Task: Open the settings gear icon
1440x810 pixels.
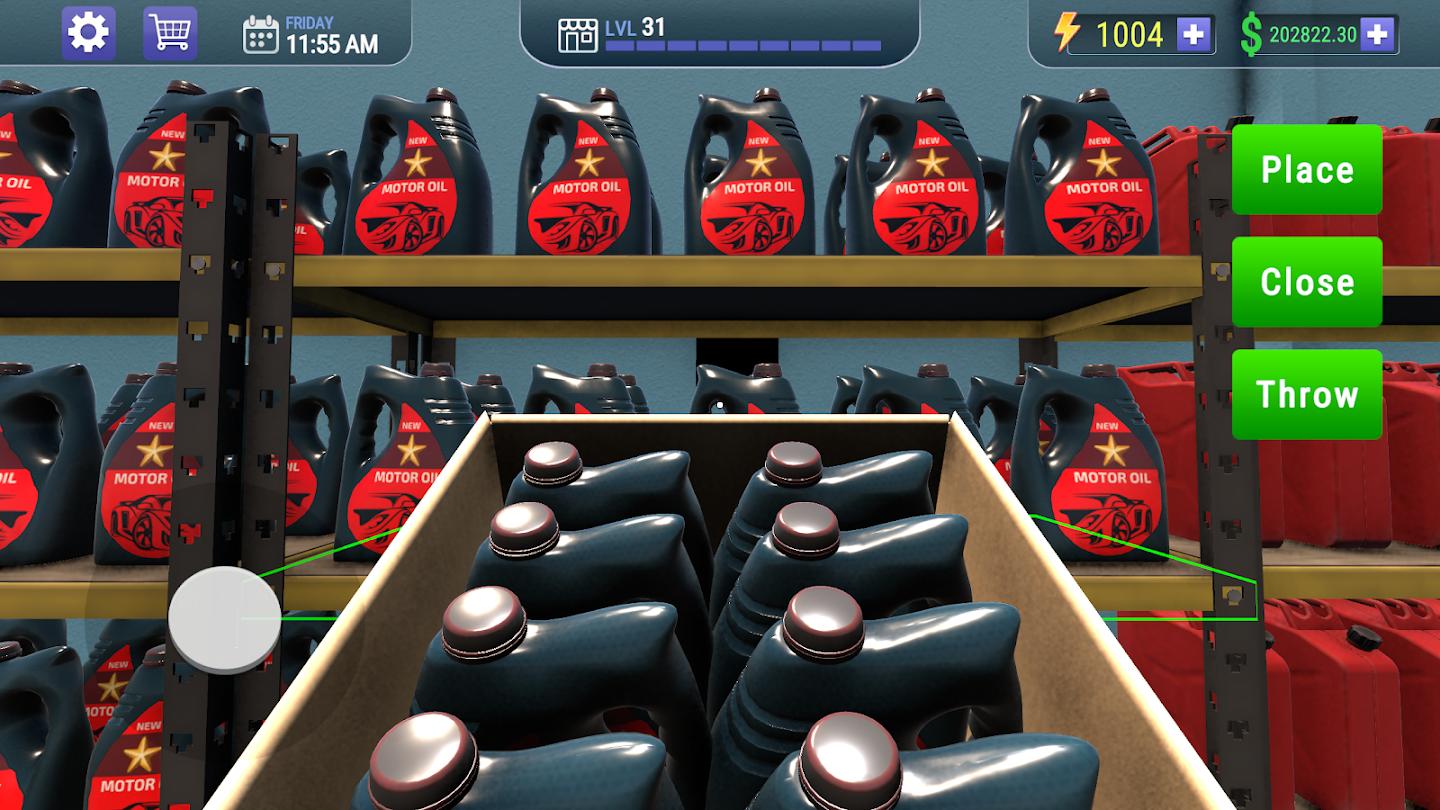Action: [x=88, y=32]
